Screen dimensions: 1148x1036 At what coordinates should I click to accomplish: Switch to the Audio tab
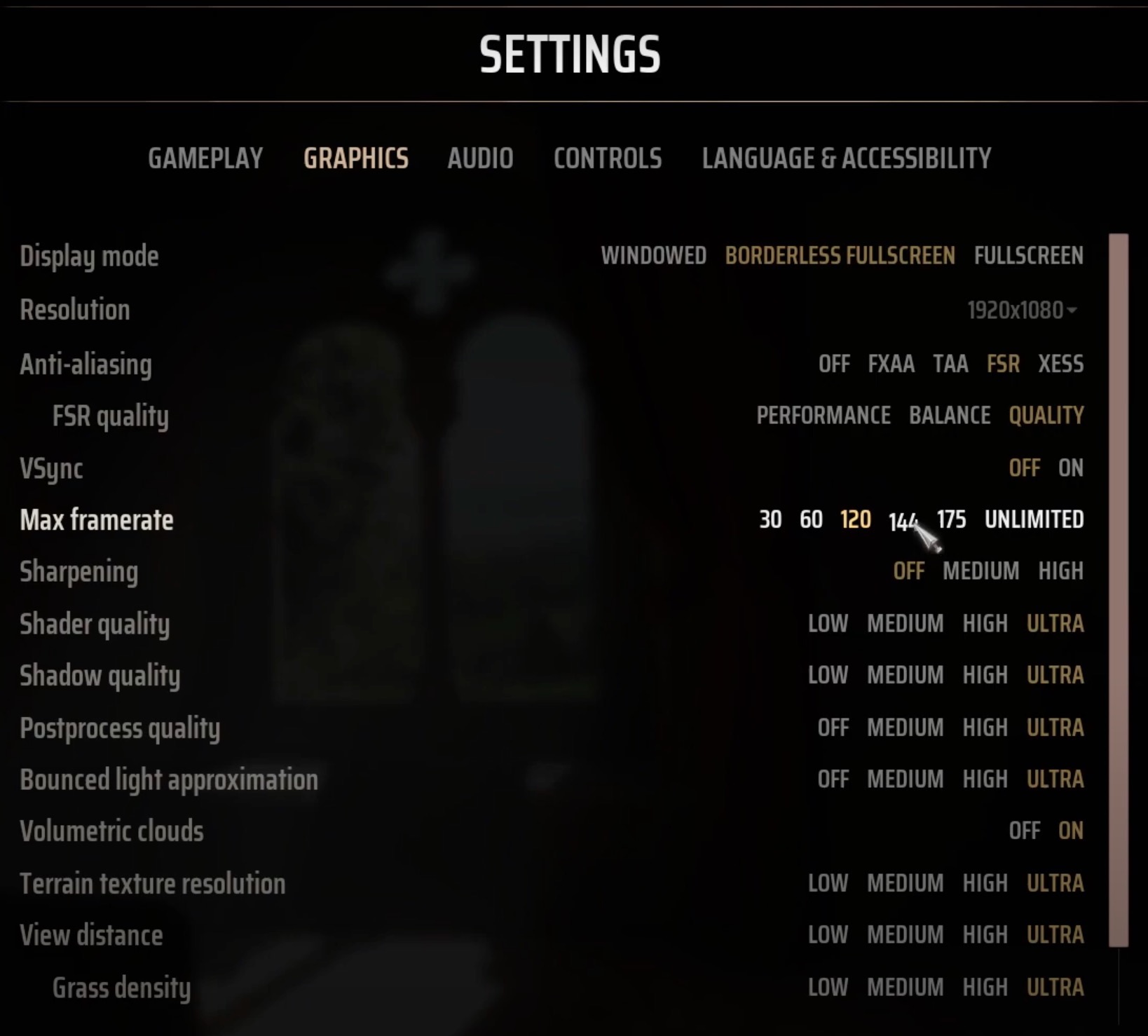tap(481, 158)
